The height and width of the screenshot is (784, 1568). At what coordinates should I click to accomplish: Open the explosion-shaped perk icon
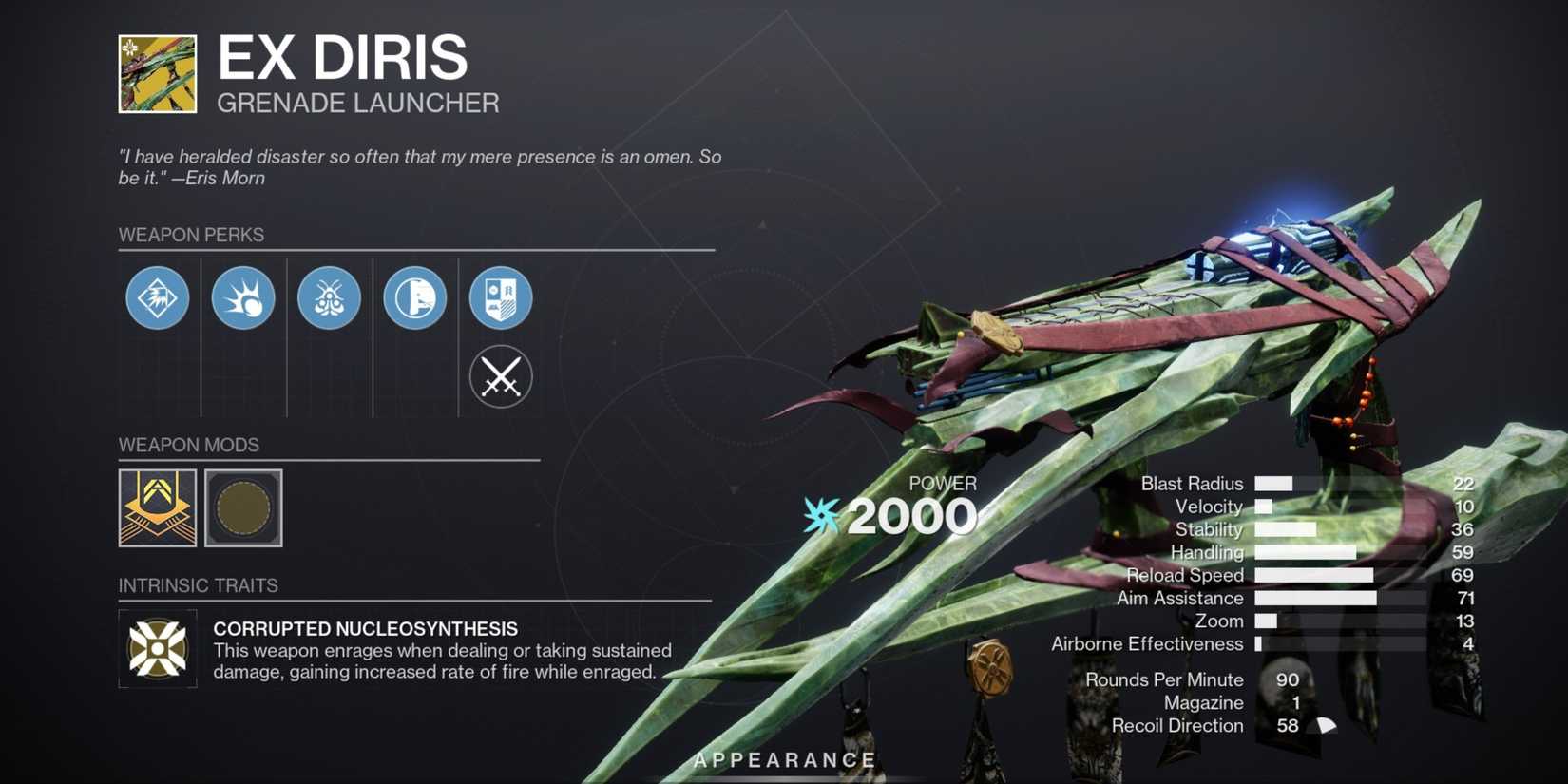[243, 297]
